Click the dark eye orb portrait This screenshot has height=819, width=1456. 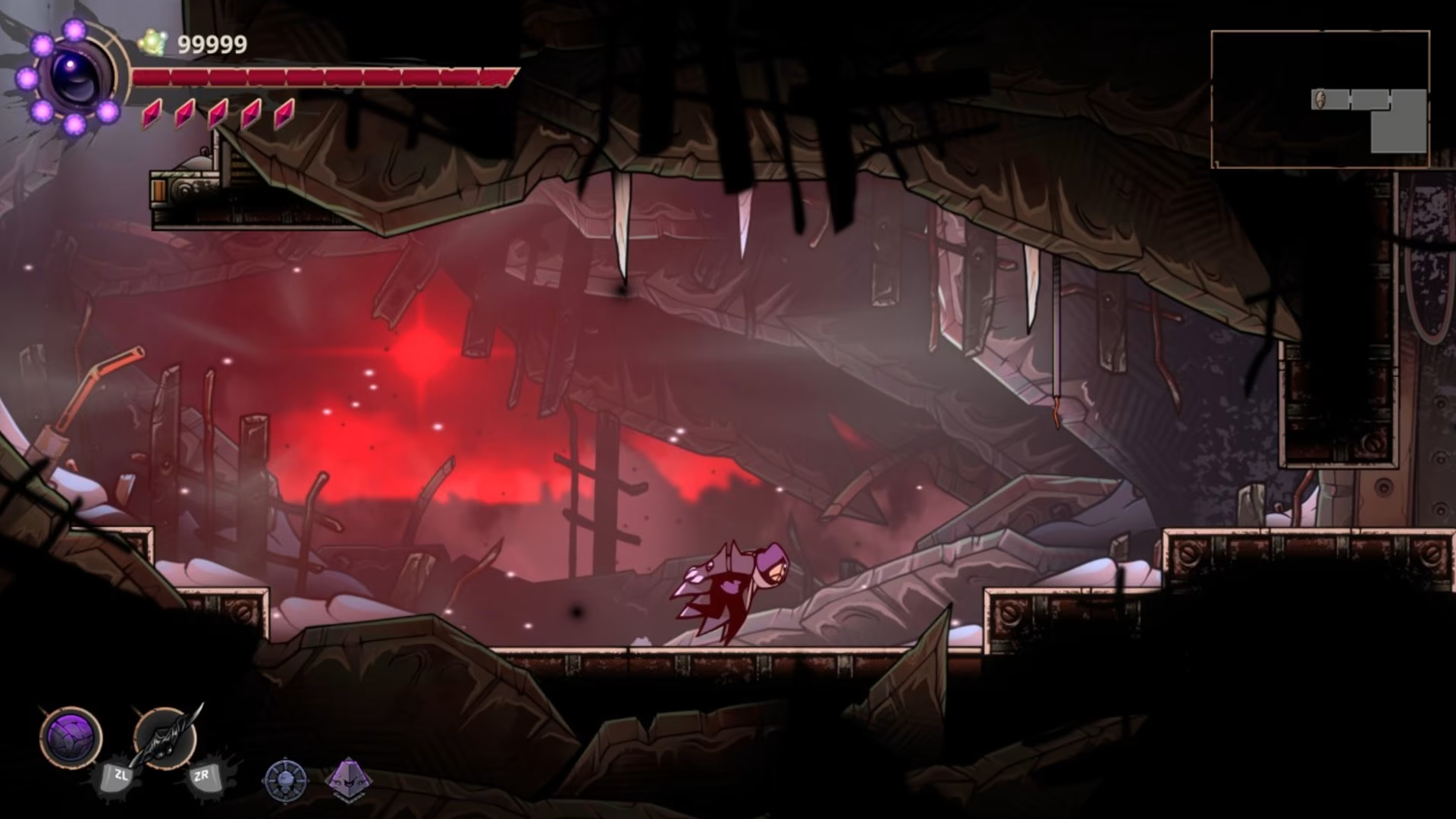(x=76, y=76)
